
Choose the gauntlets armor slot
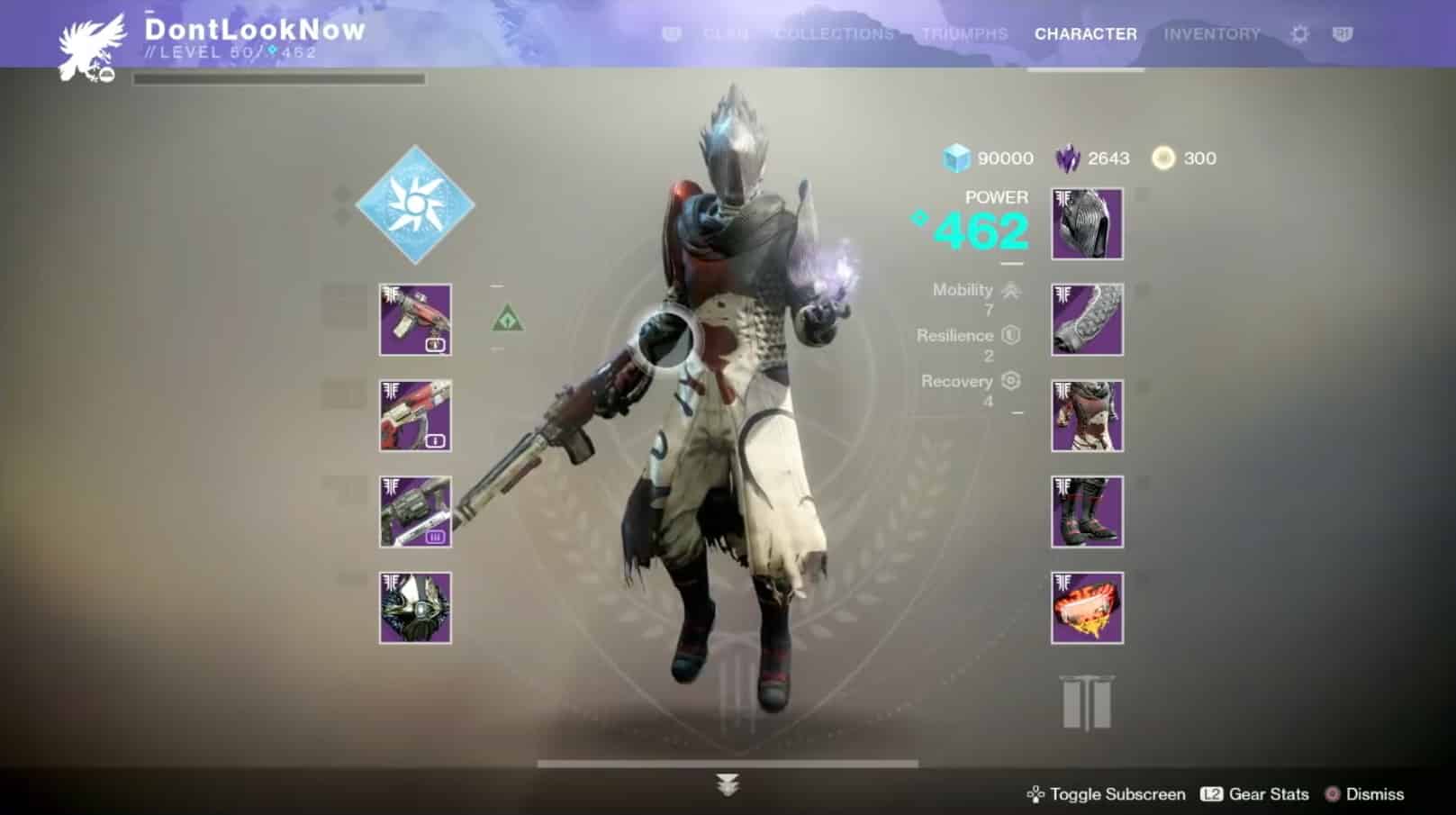pos(1087,320)
